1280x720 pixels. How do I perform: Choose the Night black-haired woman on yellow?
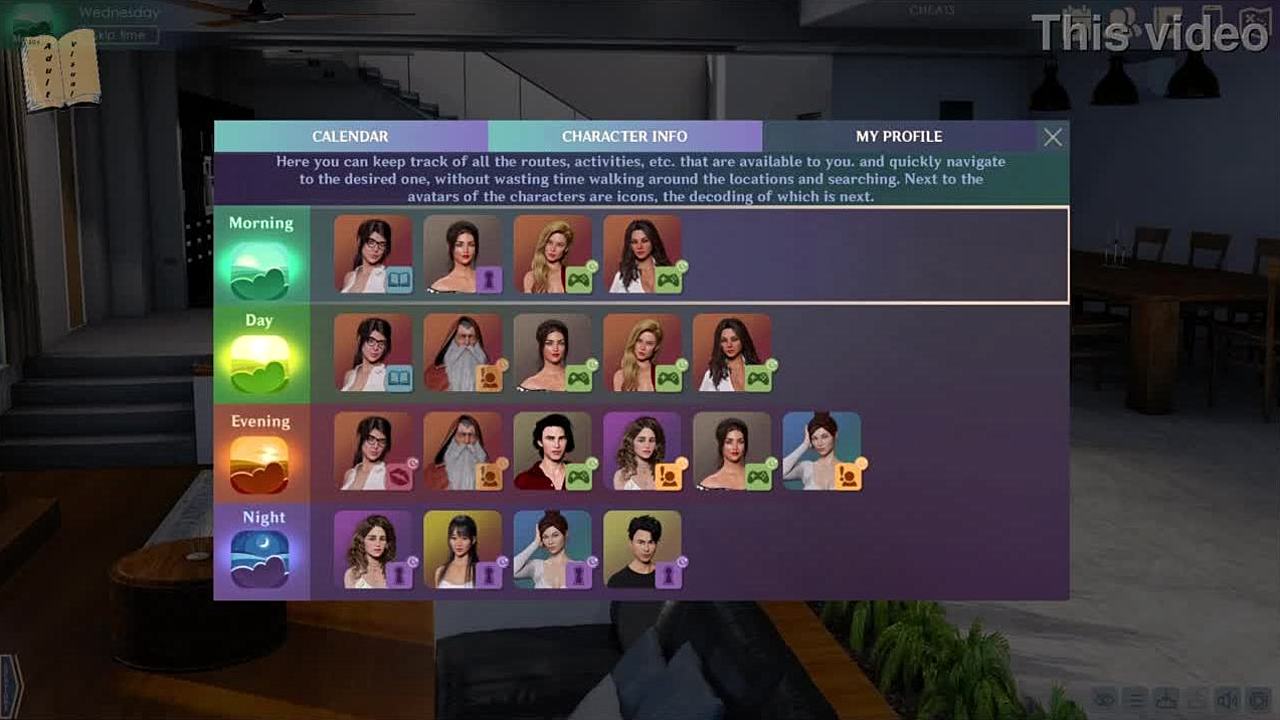pos(463,549)
